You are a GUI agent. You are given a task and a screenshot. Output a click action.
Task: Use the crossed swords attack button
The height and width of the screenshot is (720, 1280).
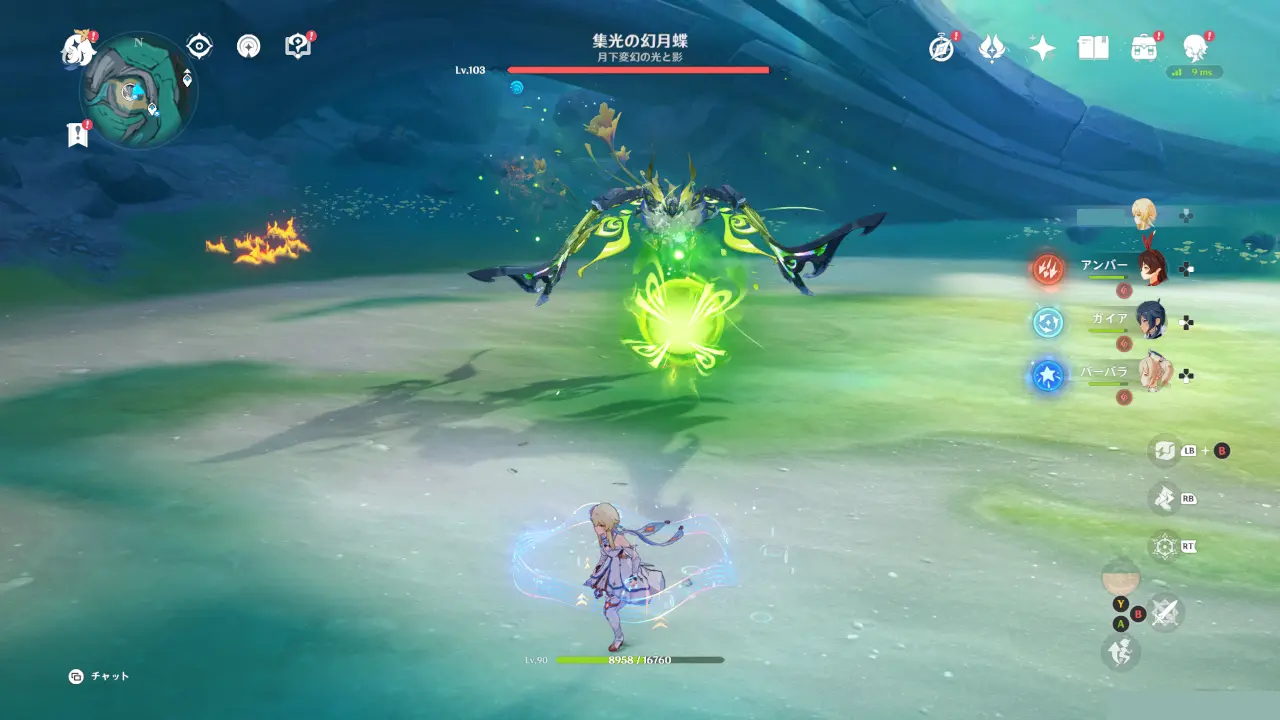1165,612
